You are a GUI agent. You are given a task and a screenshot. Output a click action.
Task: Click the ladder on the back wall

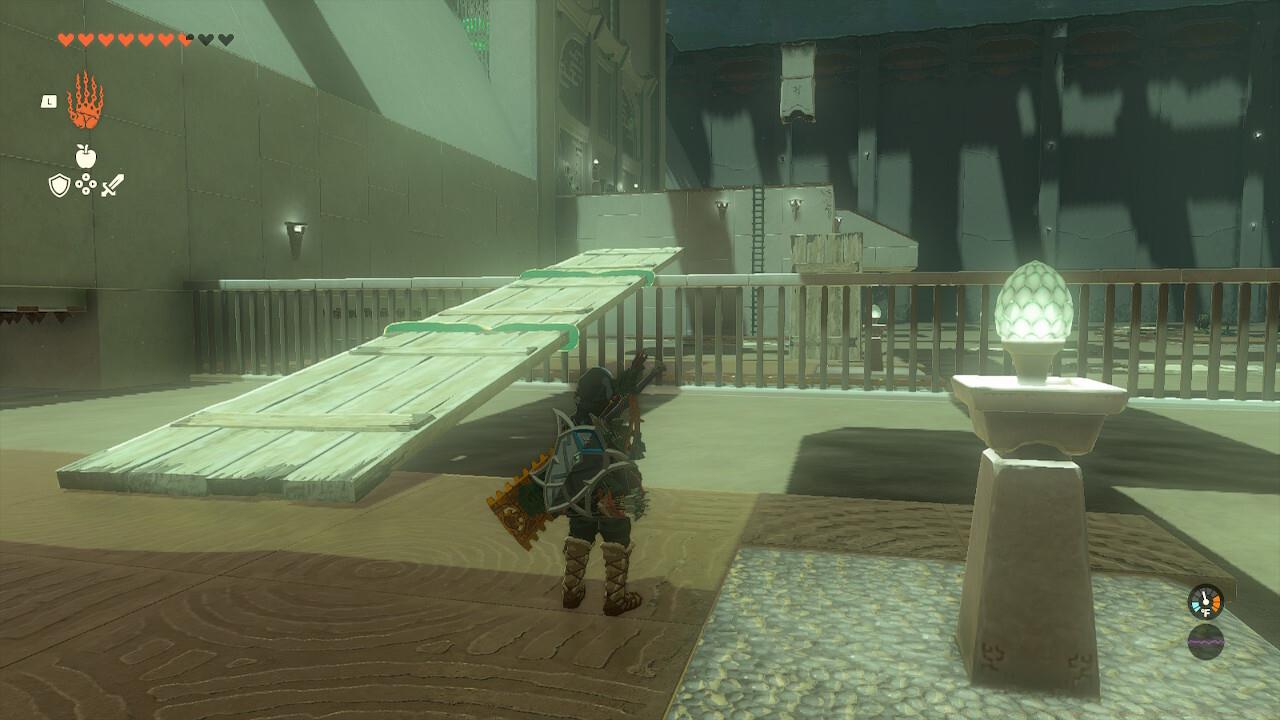[x=760, y=230]
